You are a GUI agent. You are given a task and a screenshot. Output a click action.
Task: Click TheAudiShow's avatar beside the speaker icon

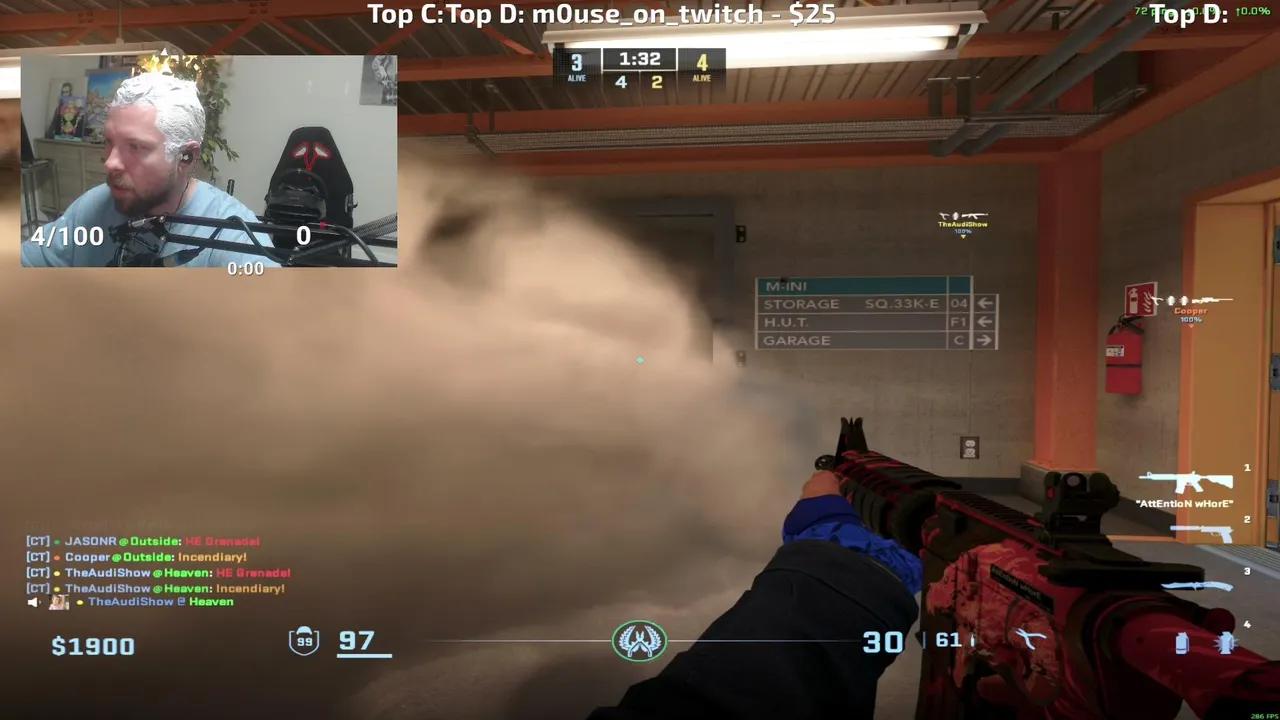pyautogui.click(x=57, y=602)
